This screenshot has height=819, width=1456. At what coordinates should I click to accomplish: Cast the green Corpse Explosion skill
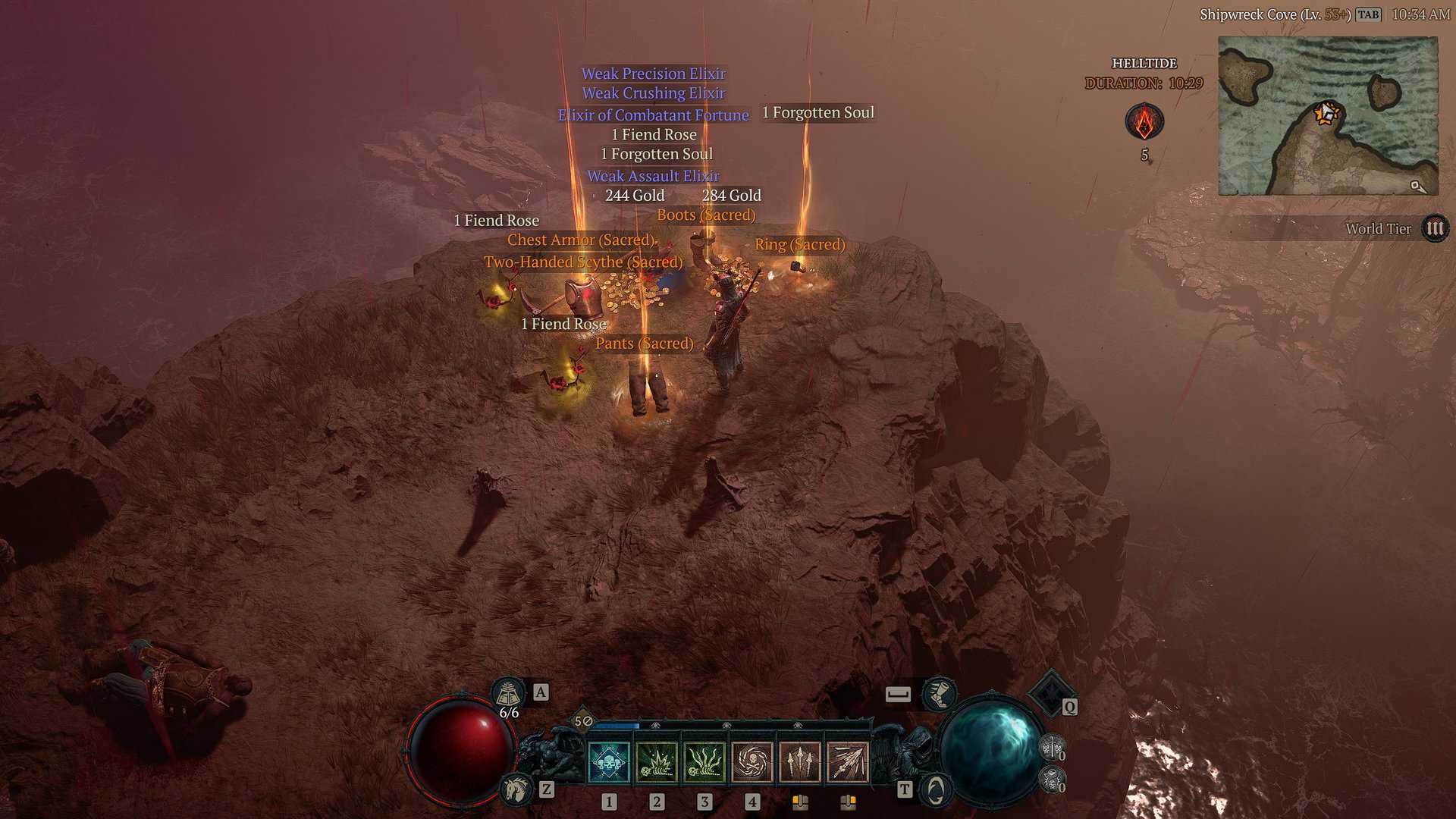(657, 761)
